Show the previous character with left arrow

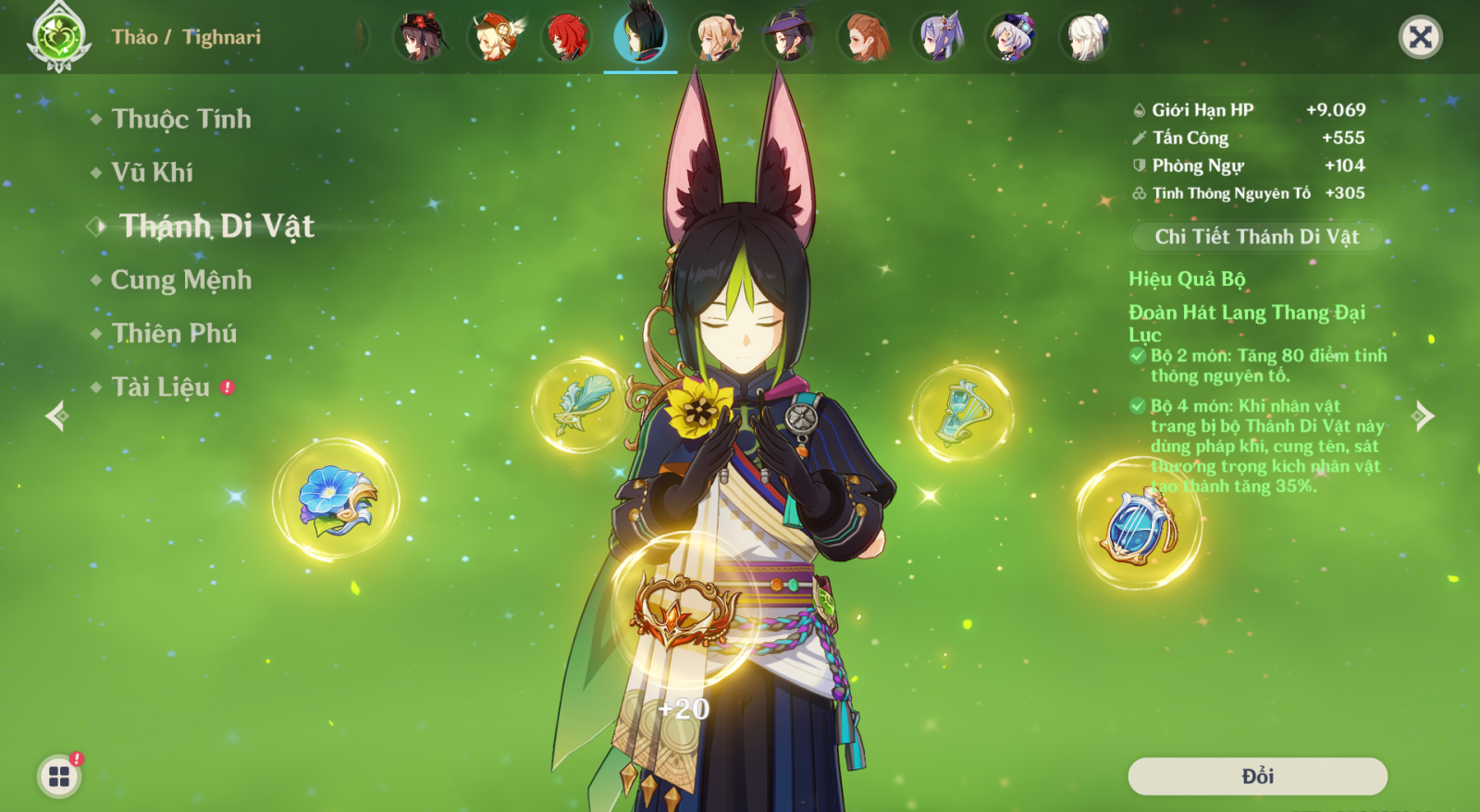click(x=57, y=416)
